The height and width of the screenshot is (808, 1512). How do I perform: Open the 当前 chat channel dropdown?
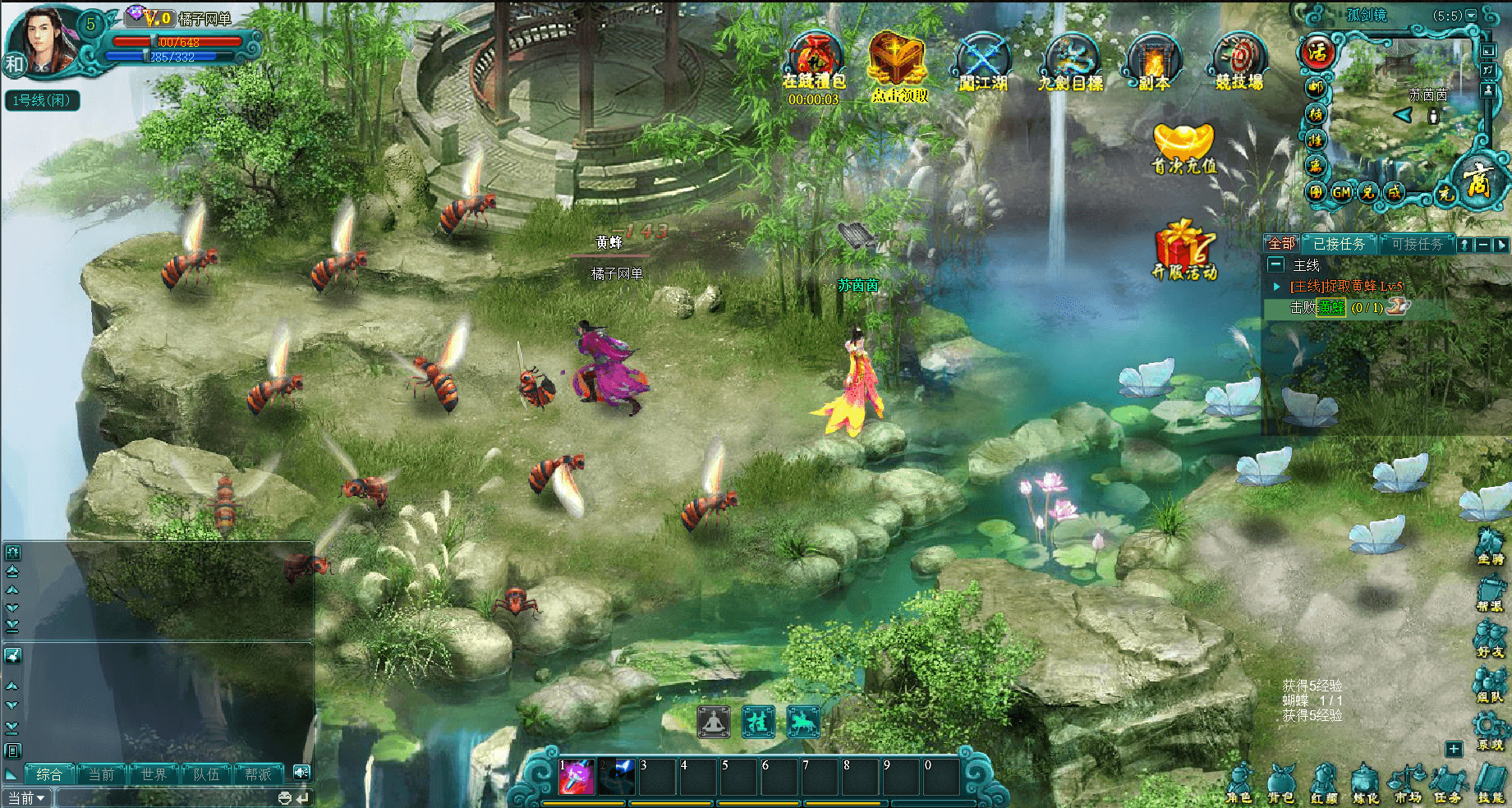(26, 798)
